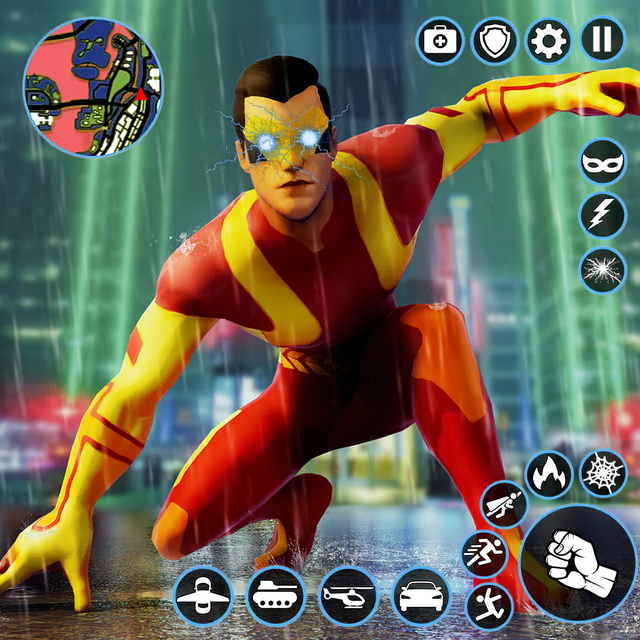This screenshot has width=640, height=640.
Task: Summon the helicopter vehicle
Action: [x=347, y=597]
